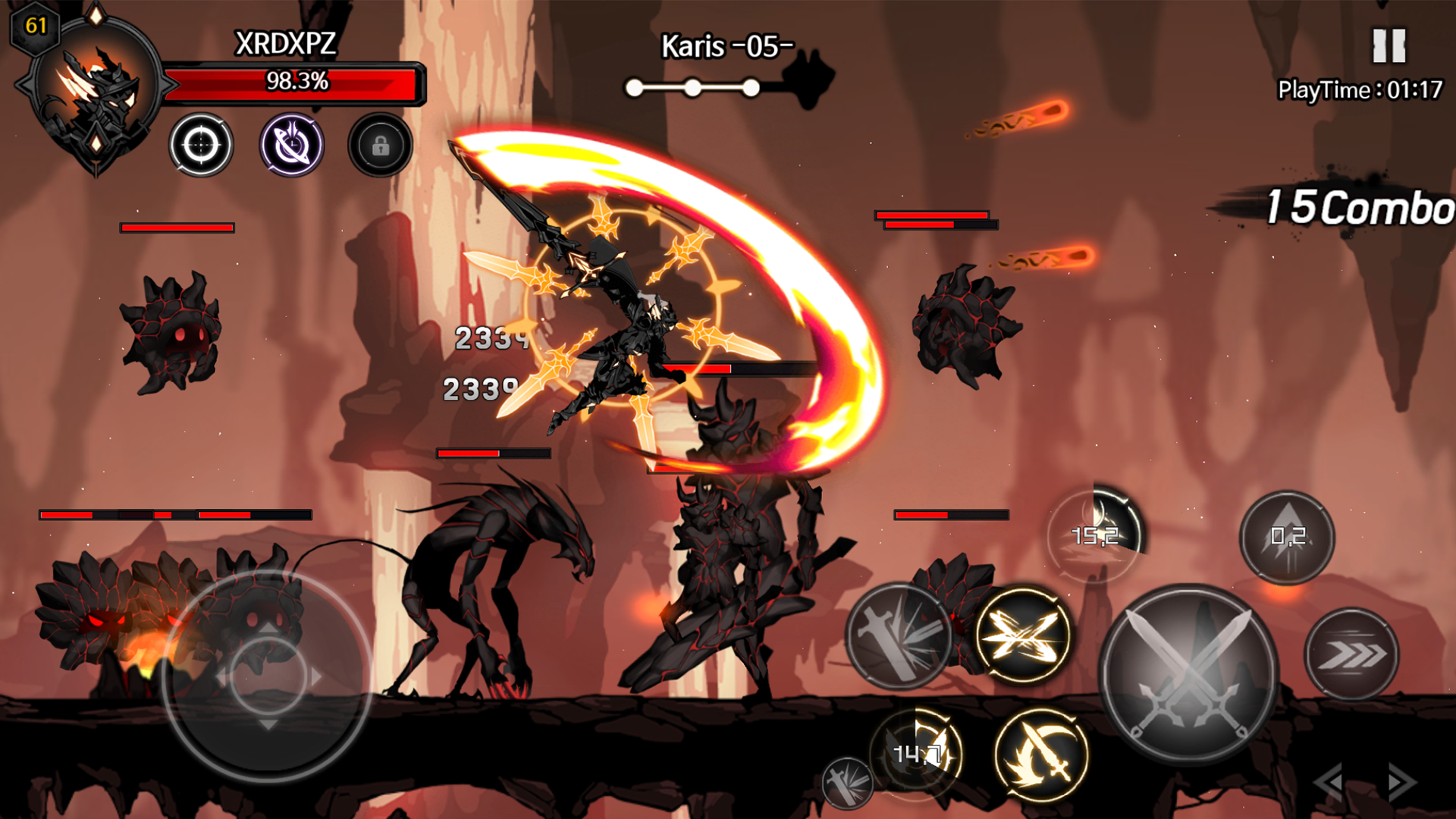Tap the 98.3% health bar
The width and height of the screenshot is (1456, 819).
[297, 83]
